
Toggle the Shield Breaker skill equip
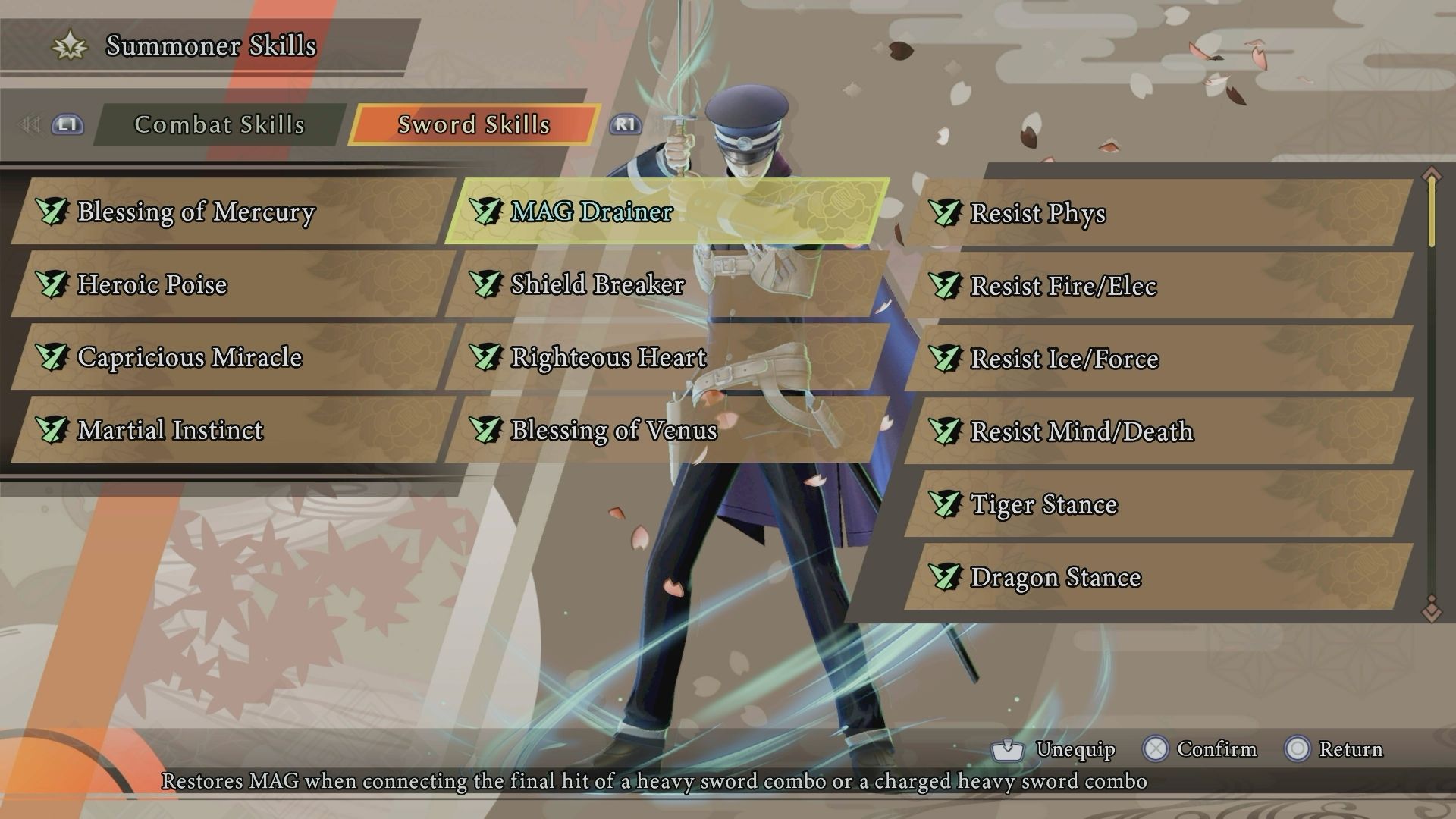pyautogui.click(x=597, y=285)
